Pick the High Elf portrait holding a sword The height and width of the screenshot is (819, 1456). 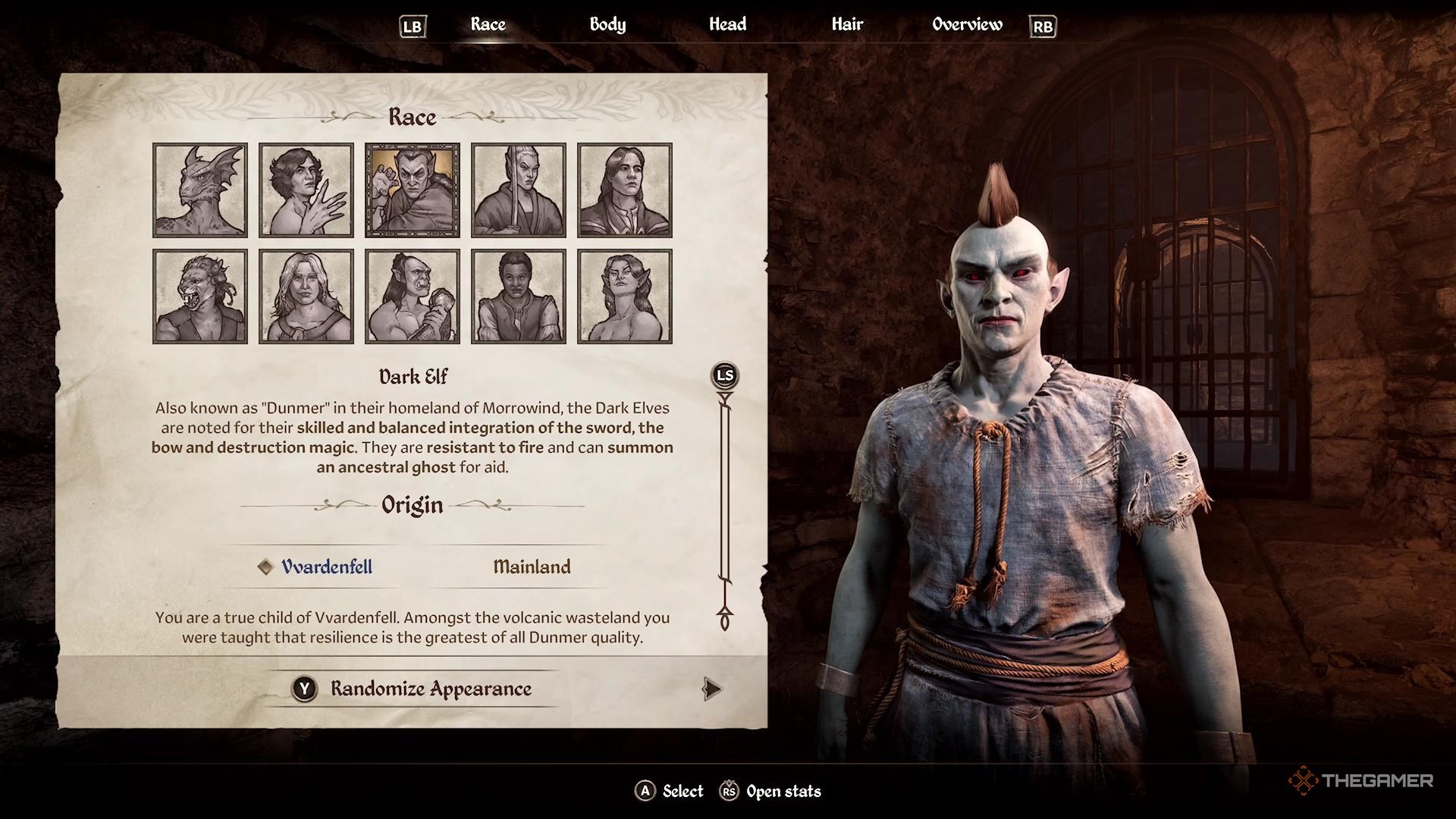(x=519, y=190)
